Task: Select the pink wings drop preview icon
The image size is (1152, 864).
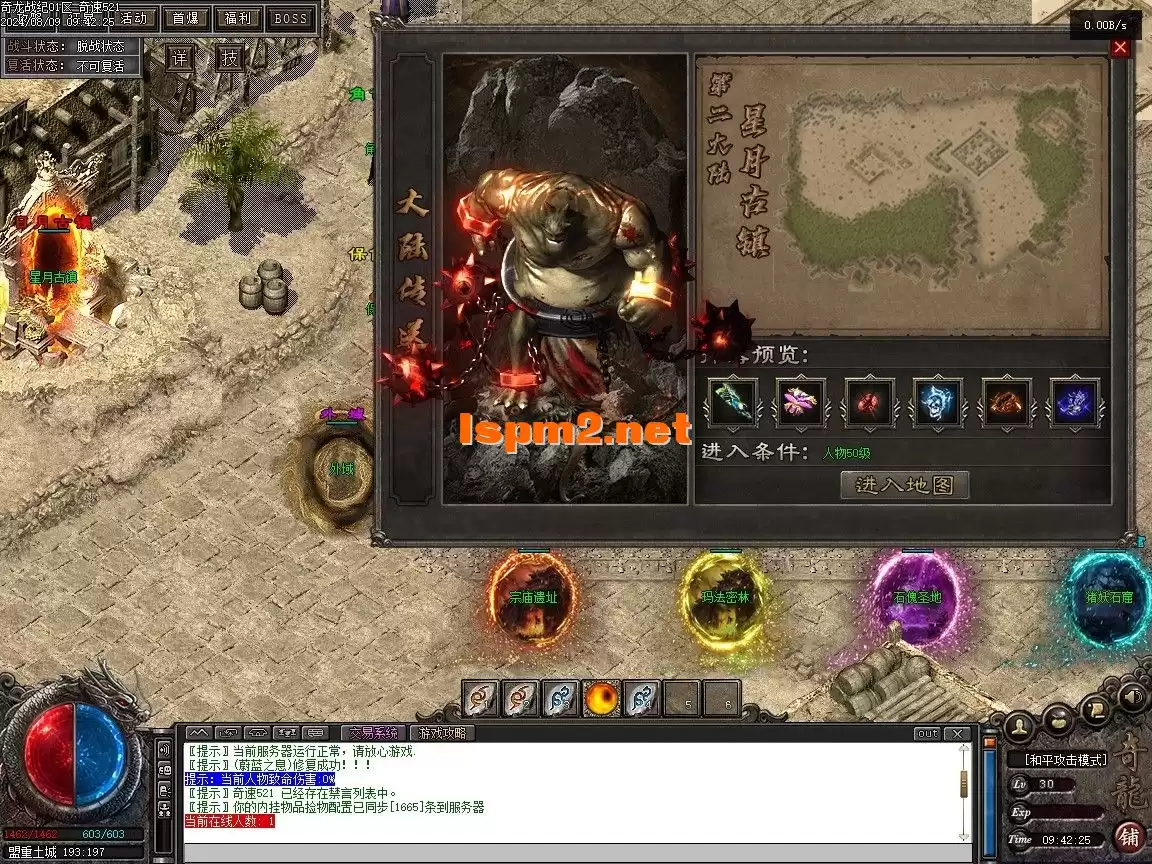Action: pyautogui.click(x=801, y=402)
